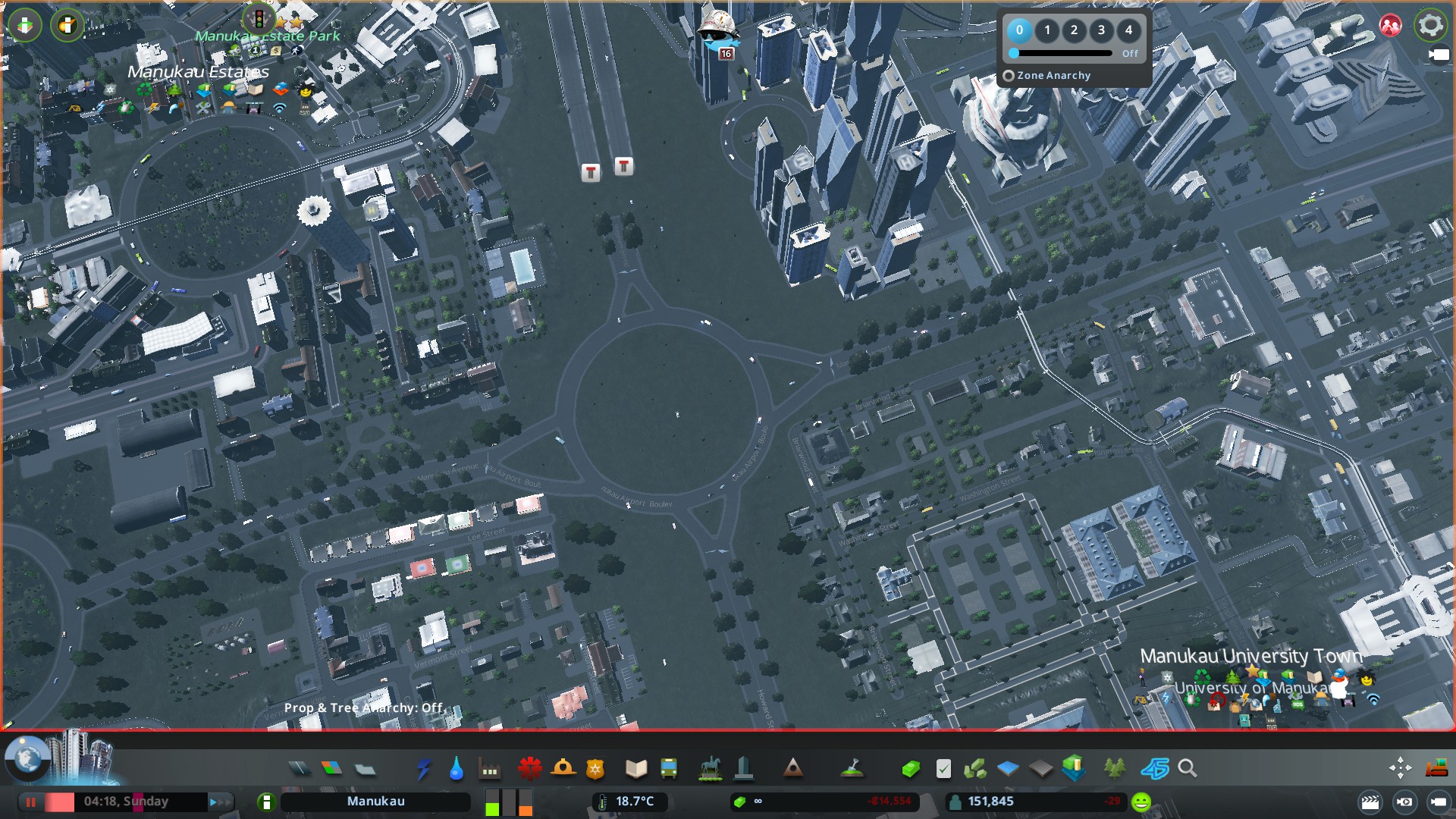Click the magnifying glass search tool
This screenshot has width=1456, height=819.
point(1188,769)
